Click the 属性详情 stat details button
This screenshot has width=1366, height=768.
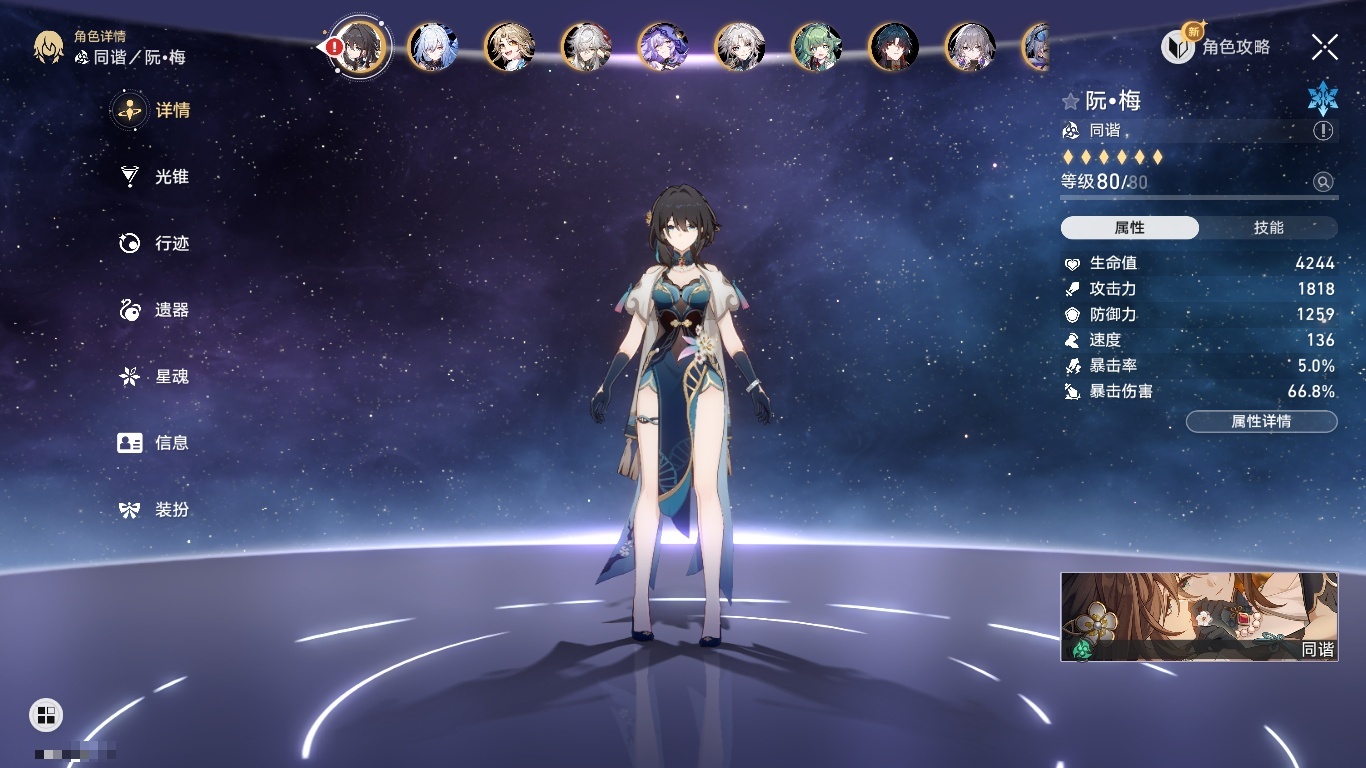[x=1261, y=422]
